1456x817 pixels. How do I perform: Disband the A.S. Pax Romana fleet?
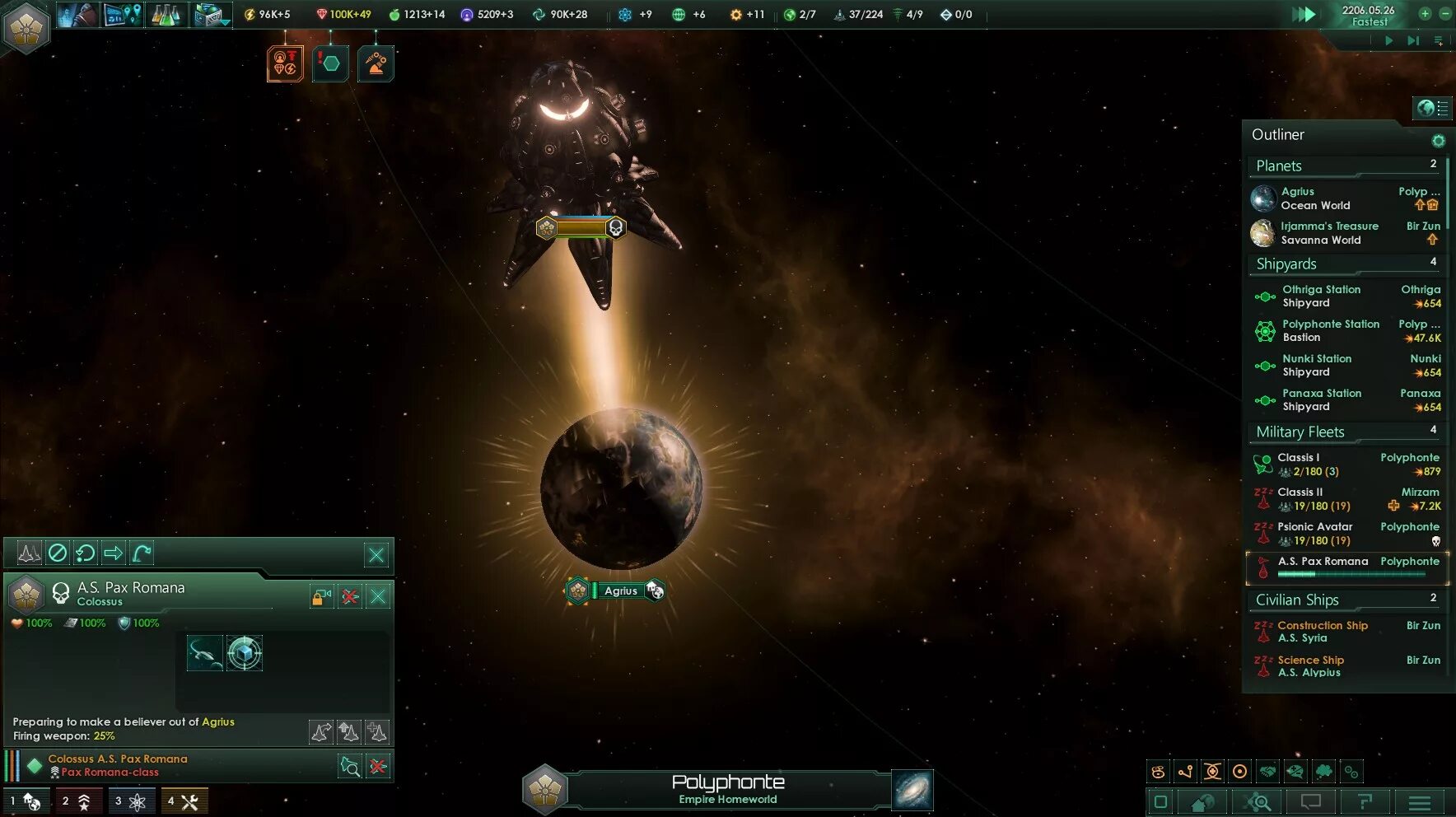point(350,596)
